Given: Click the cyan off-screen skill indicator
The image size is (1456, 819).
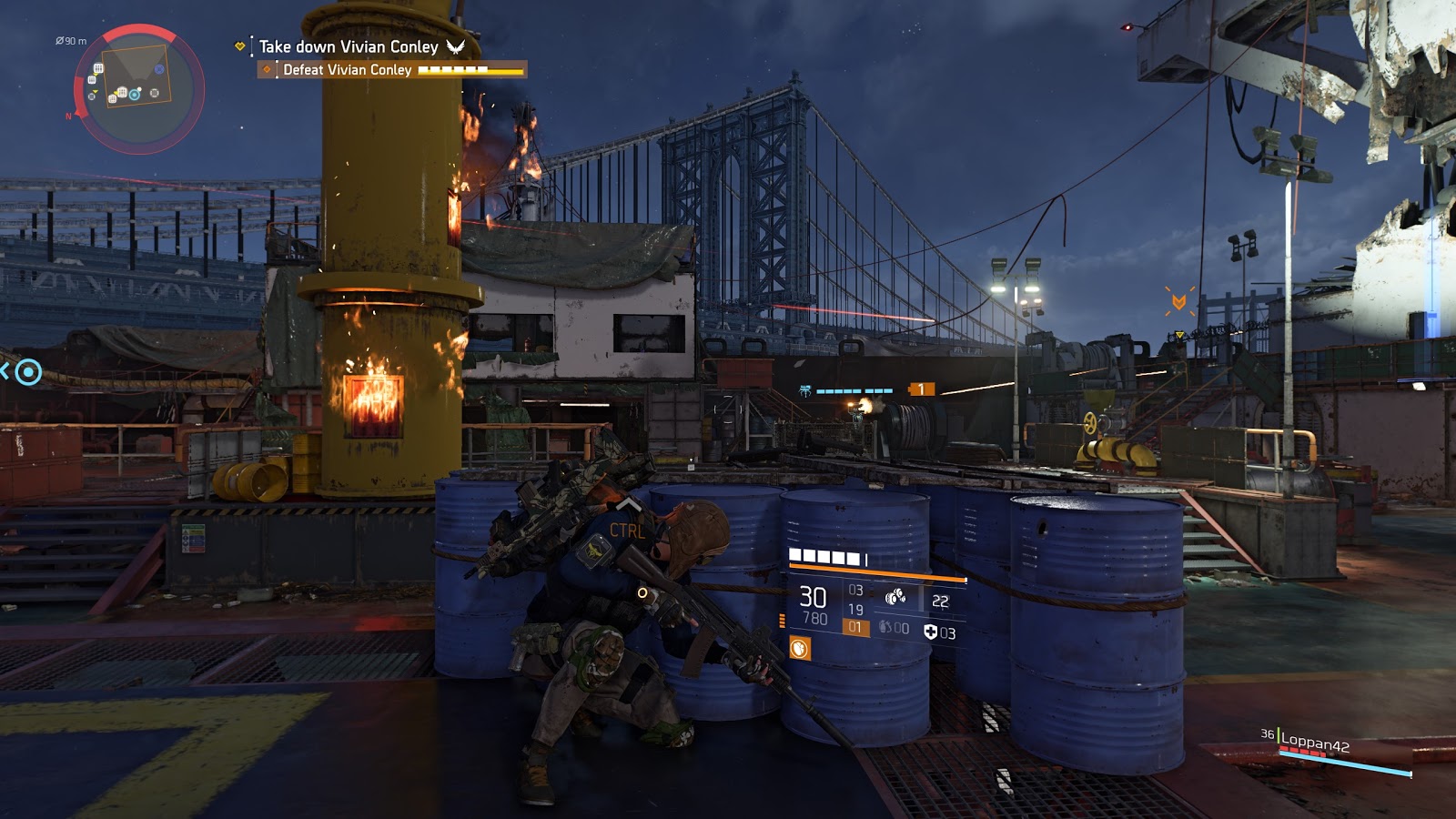Looking at the screenshot, I should (x=28, y=371).
